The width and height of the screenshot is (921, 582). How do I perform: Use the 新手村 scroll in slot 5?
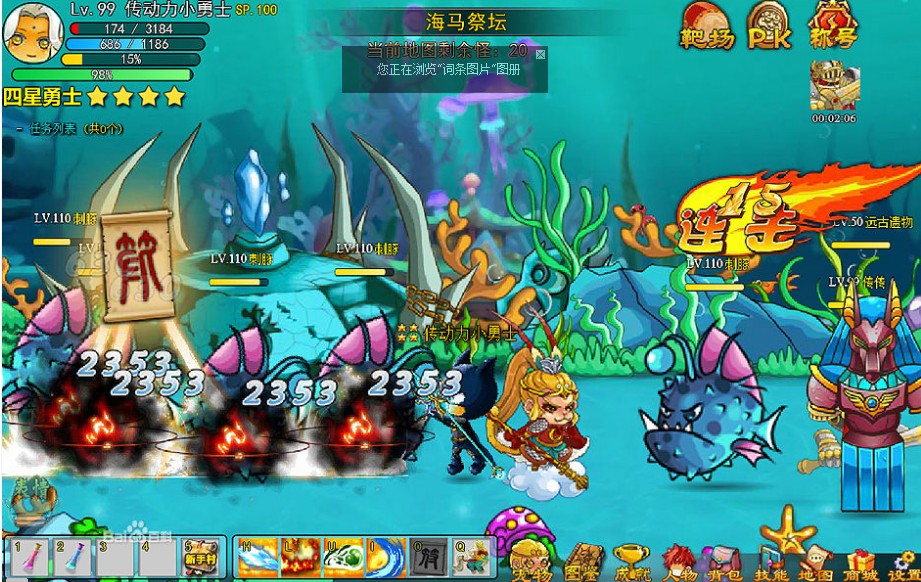click(200, 559)
